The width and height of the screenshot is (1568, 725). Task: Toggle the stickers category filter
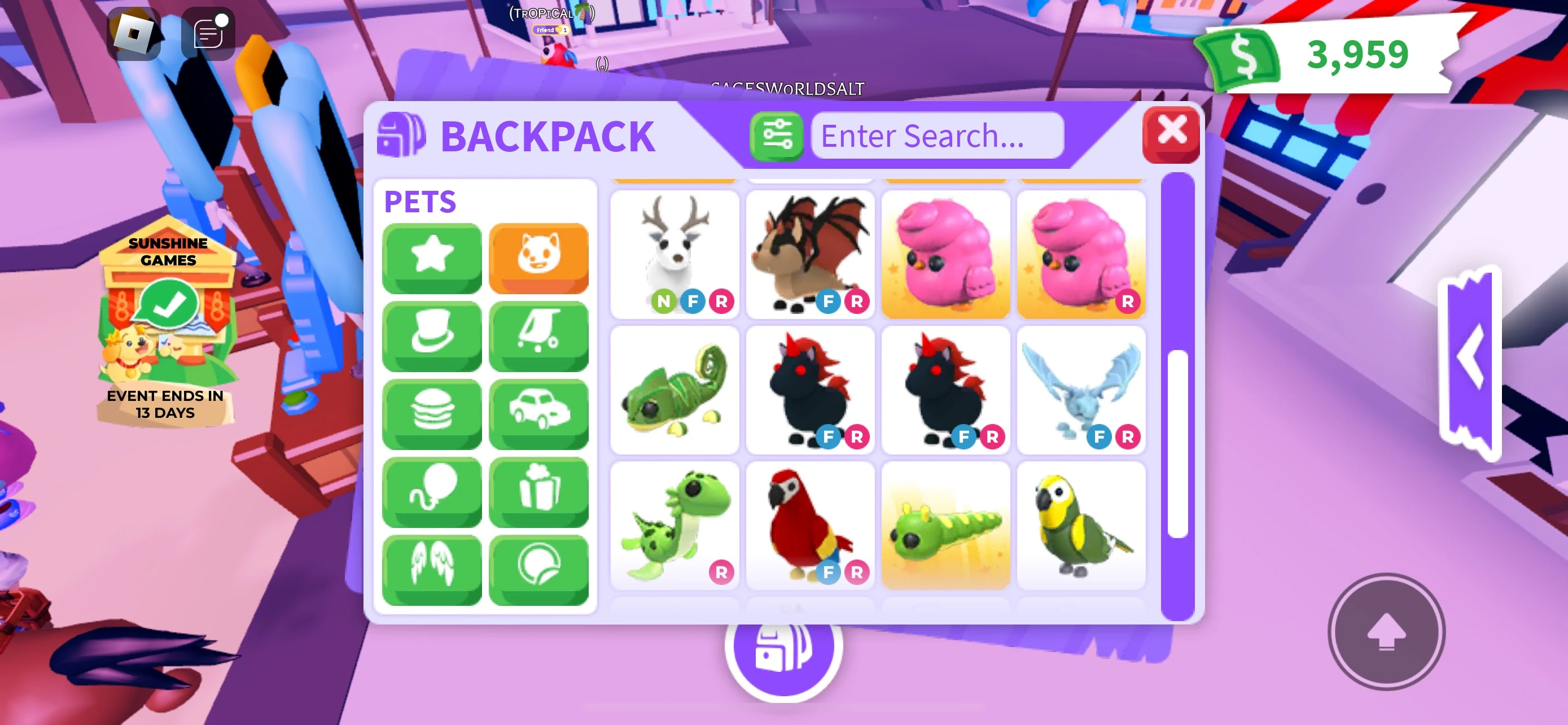(539, 568)
